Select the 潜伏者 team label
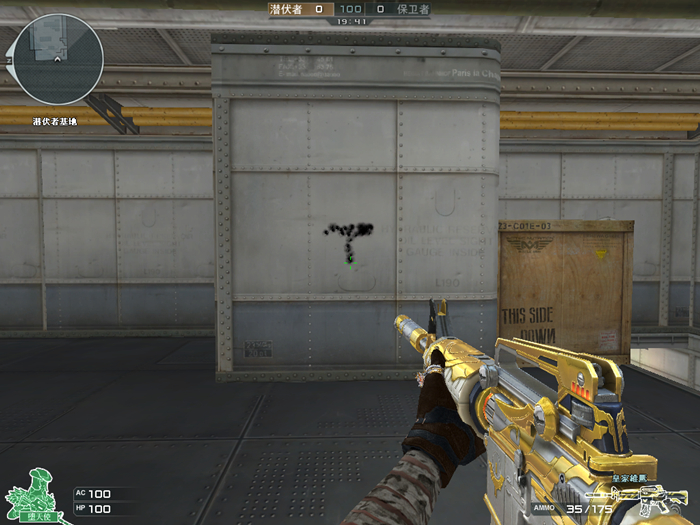Screen dimensions: 700x525 point(287,8)
